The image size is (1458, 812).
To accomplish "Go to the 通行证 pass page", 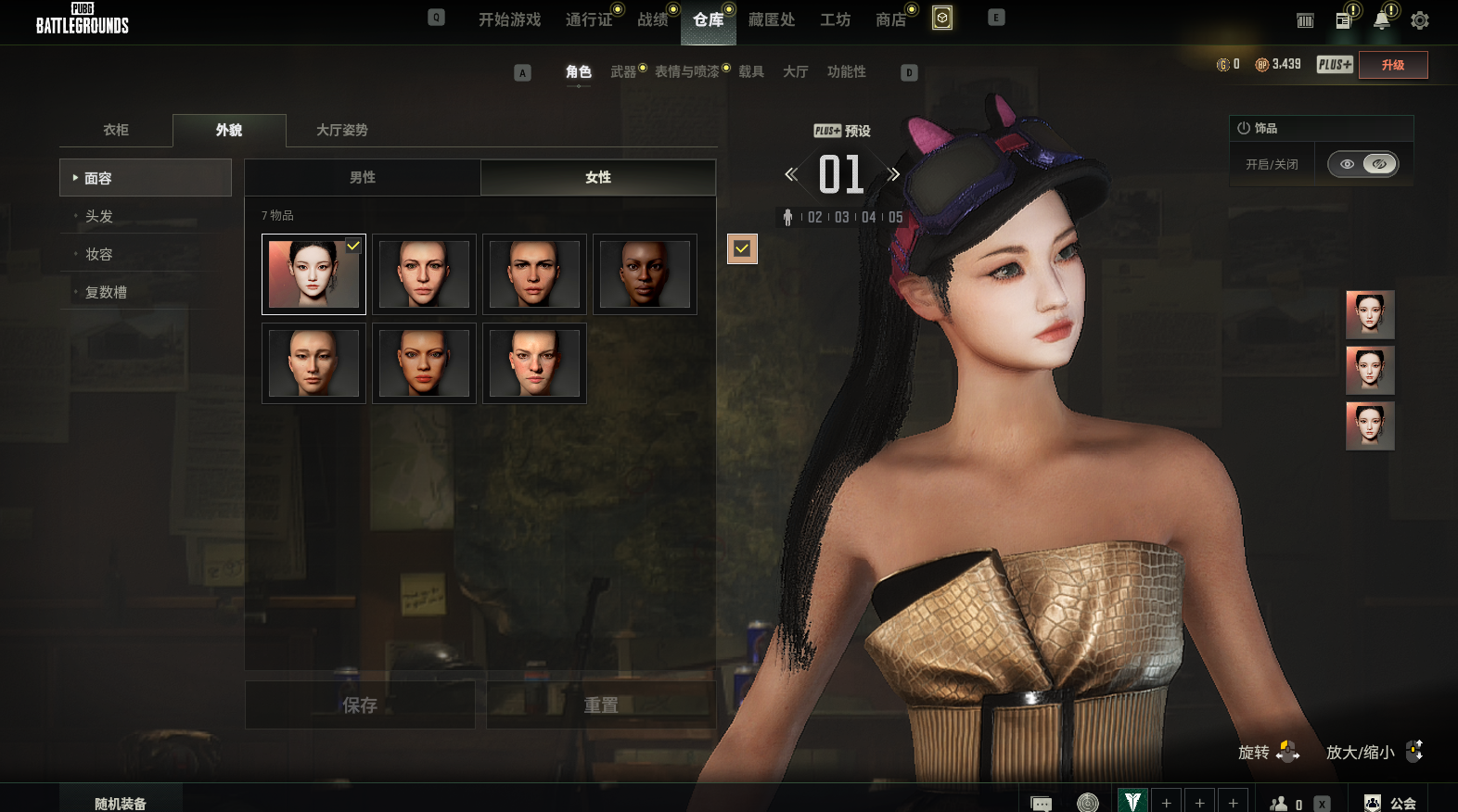I will click(x=588, y=19).
